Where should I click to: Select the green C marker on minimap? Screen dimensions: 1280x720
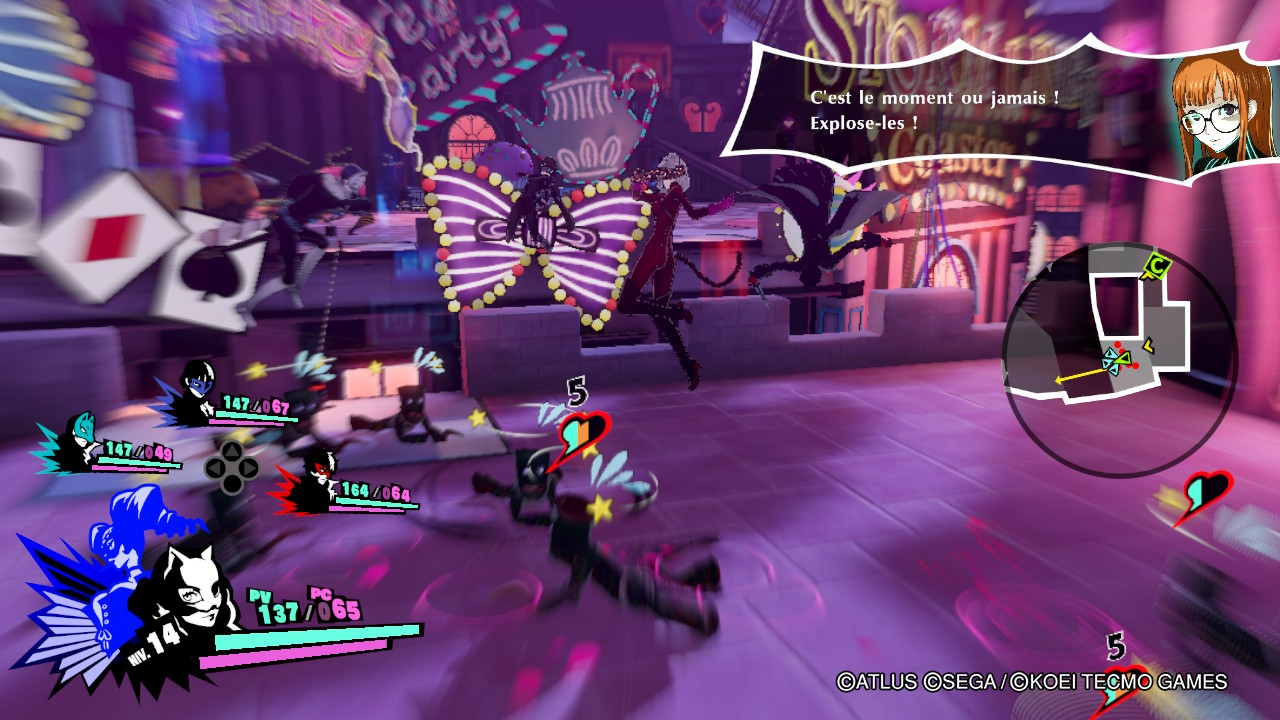tap(1157, 267)
